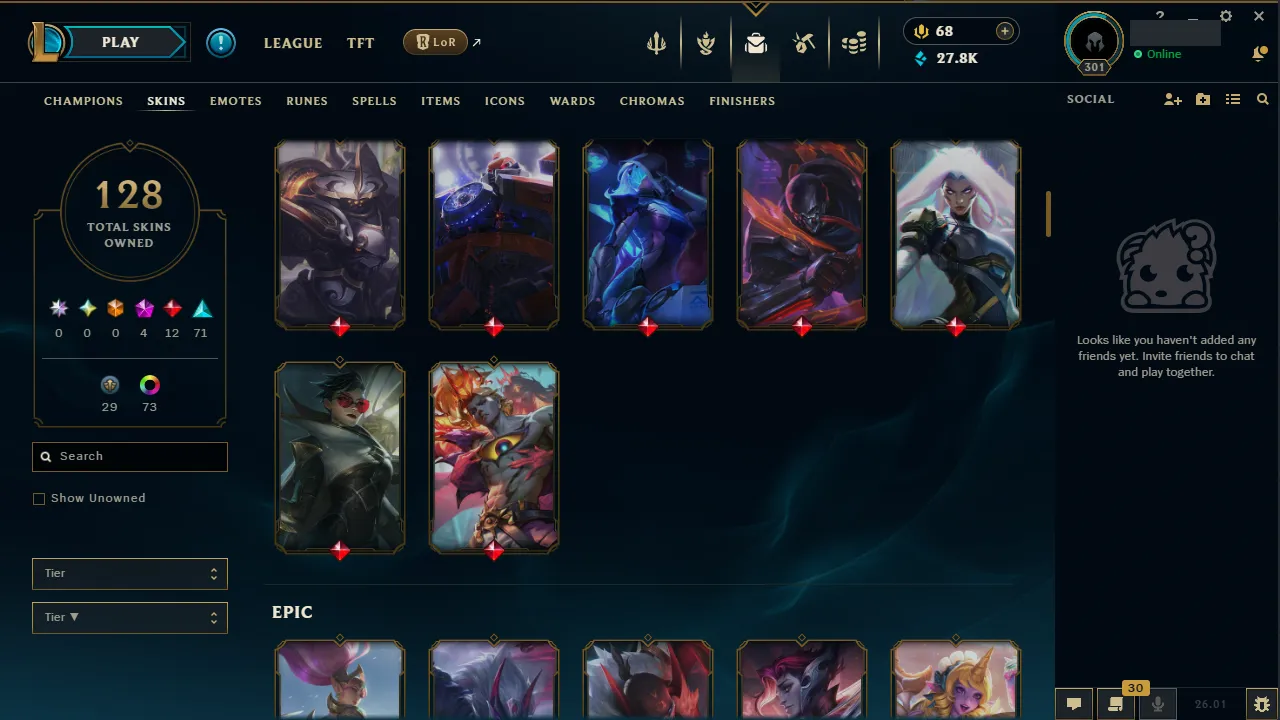Open the TFT menu item

[x=360, y=42]
